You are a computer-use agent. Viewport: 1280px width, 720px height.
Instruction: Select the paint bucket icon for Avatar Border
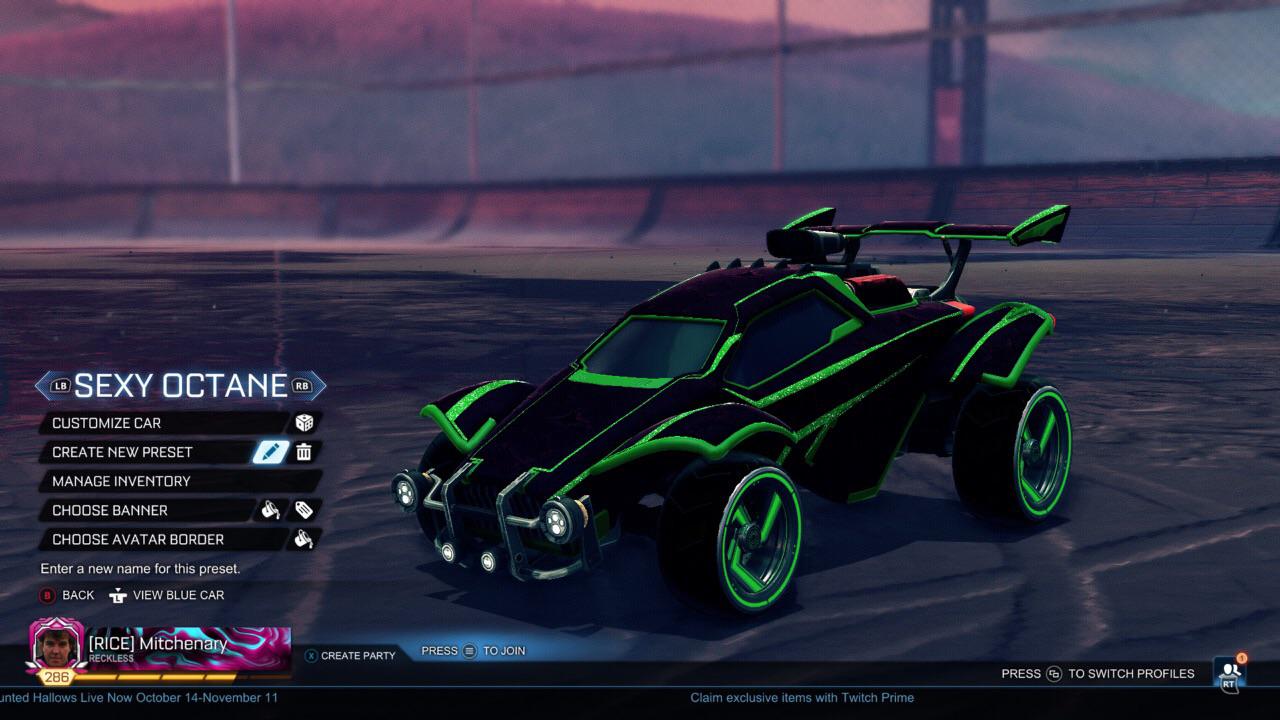click(304, 540)
